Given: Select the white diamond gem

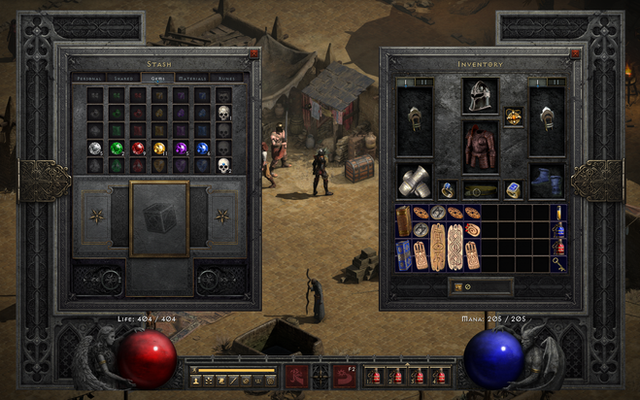Looking at the screenshot, I should (x=95, y=148).
